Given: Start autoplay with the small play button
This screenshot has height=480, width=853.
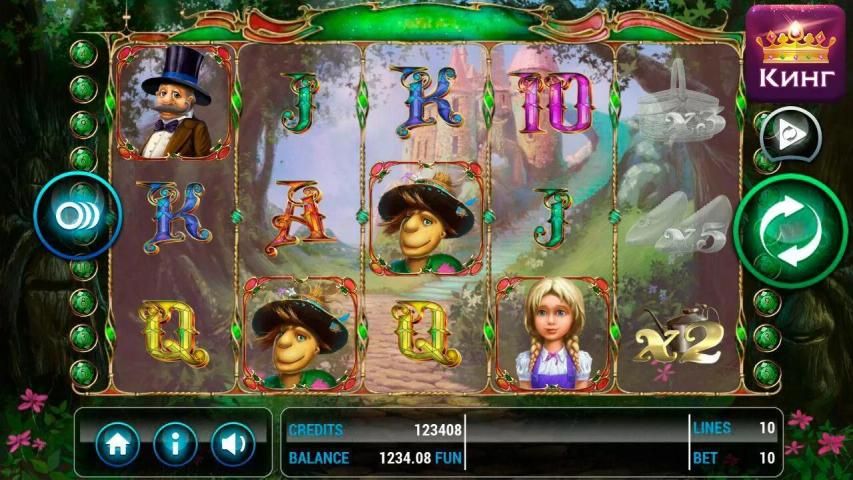Looking at the screenshot, I should [x=789, y=135].
